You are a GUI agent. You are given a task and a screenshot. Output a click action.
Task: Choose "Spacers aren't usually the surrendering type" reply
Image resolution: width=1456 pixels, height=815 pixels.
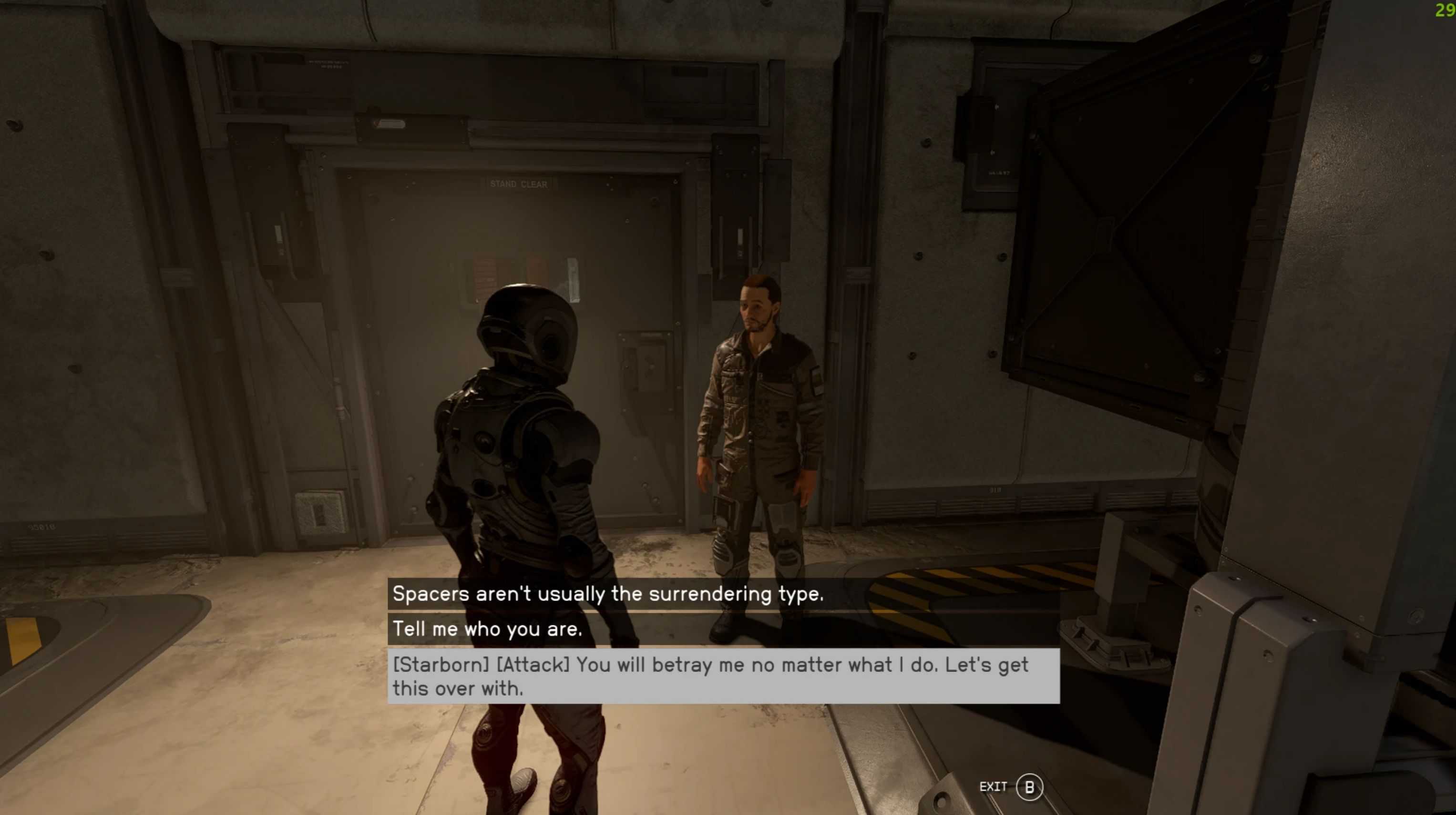[608, 594]
